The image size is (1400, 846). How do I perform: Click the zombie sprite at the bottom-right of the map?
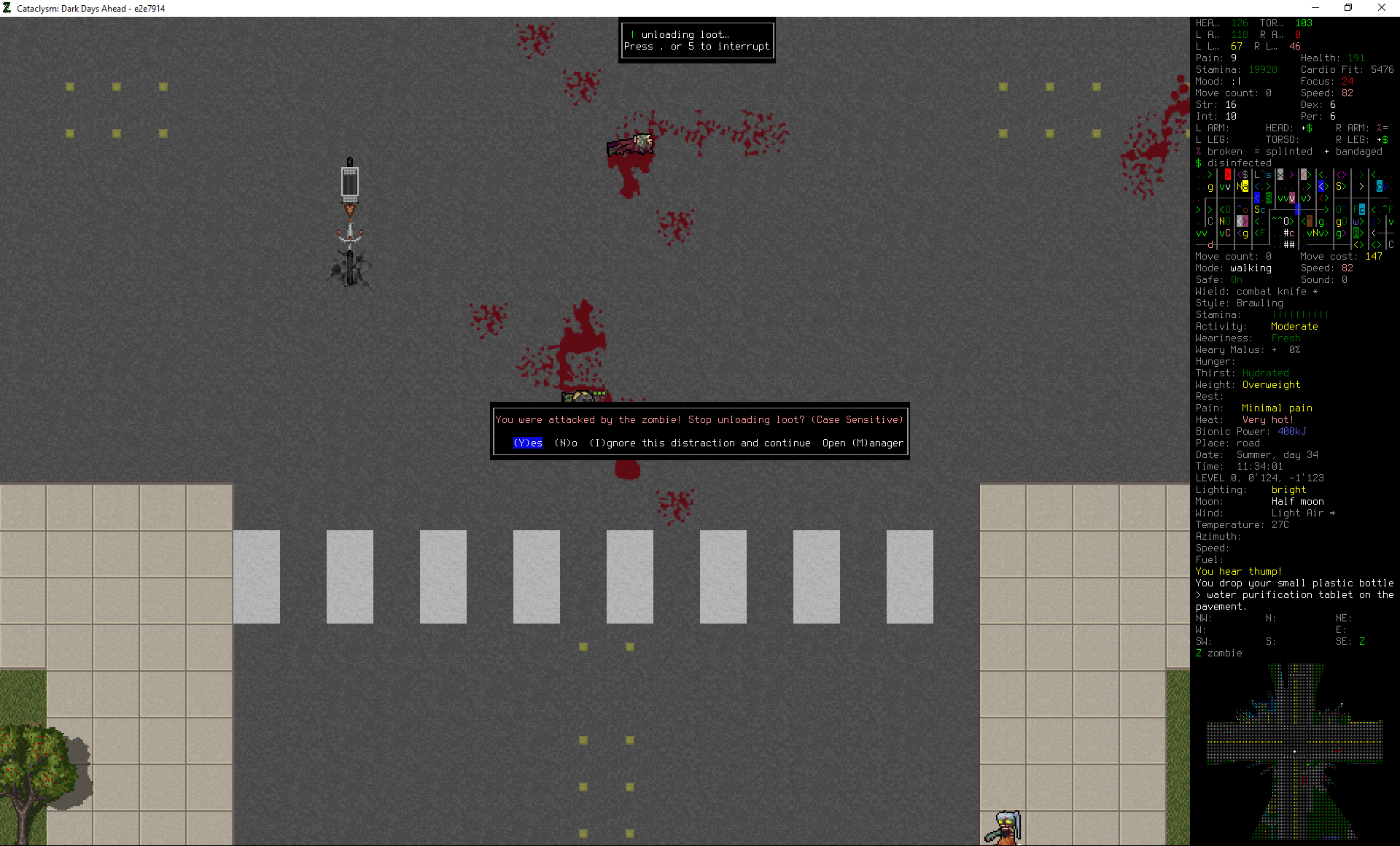pos(1005,826)
